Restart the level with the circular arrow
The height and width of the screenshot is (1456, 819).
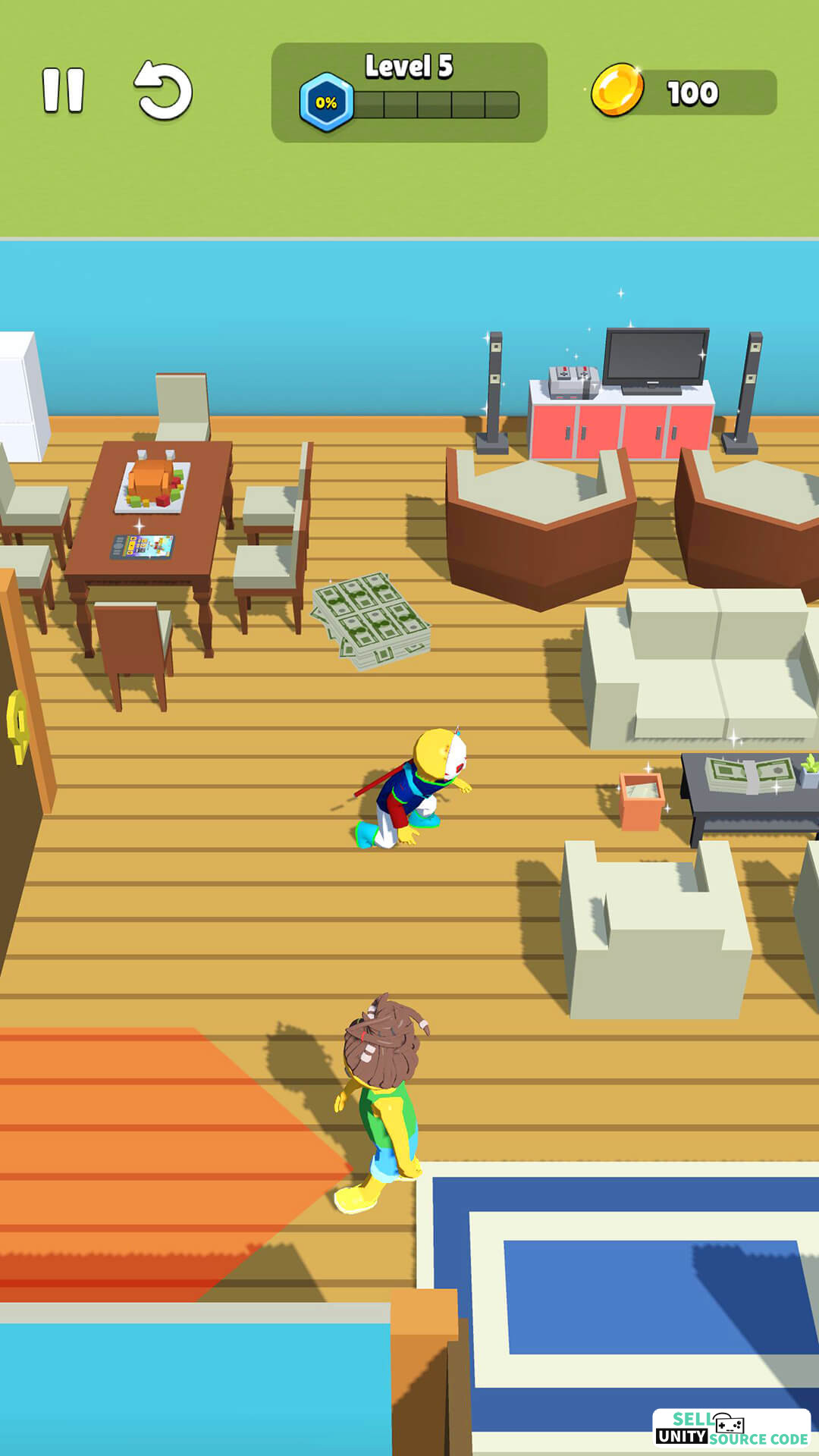[x=163, y=91]
